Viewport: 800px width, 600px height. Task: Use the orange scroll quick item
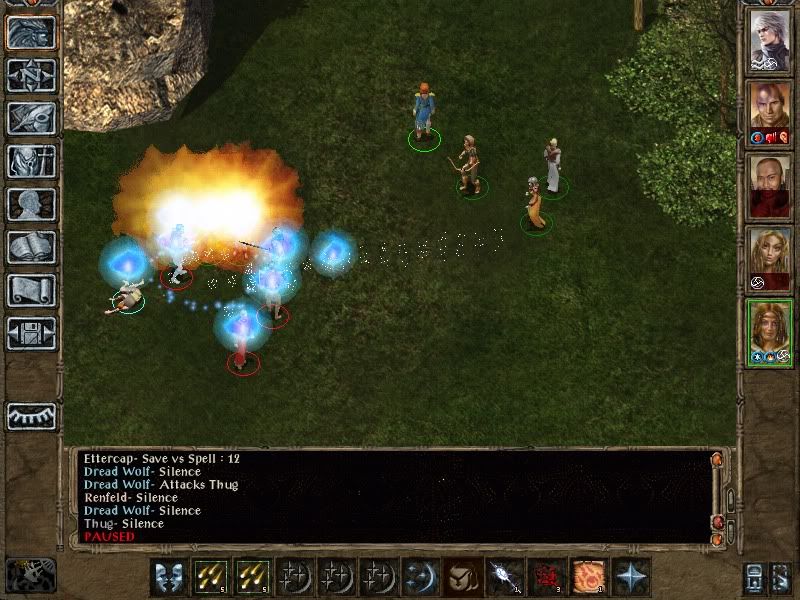click(x=588, y=577)
